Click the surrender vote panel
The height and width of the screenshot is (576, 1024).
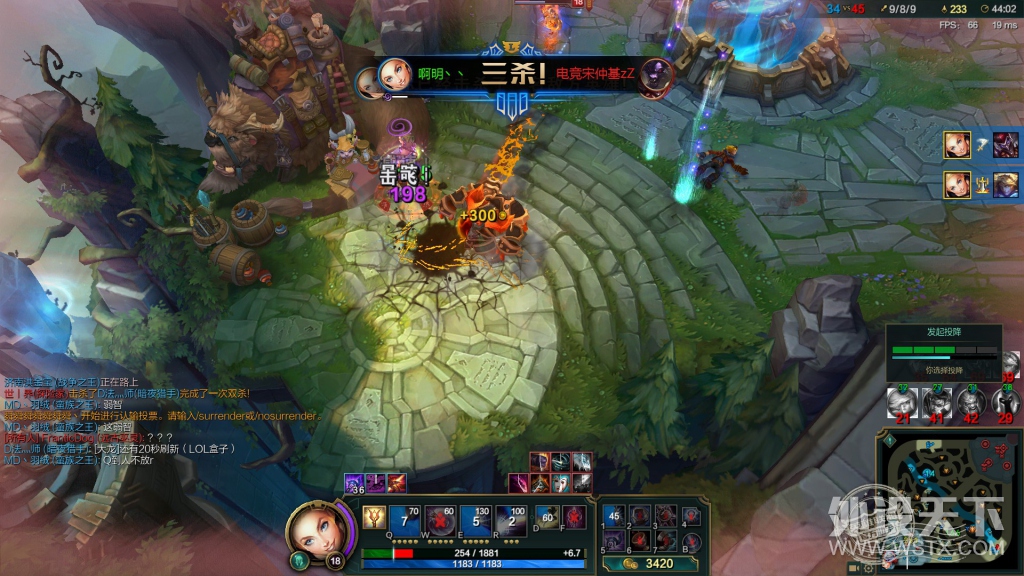coord(943,352)
